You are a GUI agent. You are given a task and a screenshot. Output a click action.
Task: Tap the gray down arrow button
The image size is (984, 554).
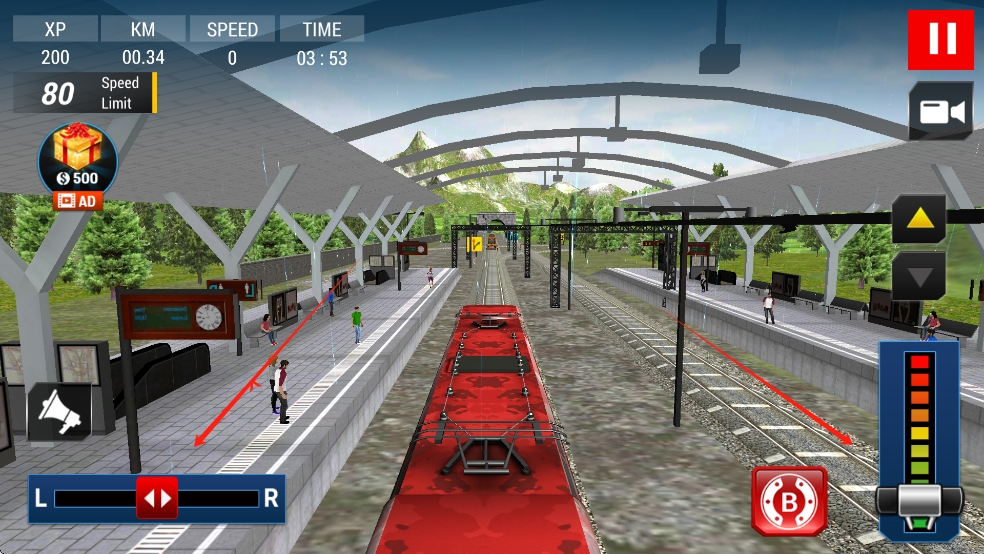tap(919, 274)
